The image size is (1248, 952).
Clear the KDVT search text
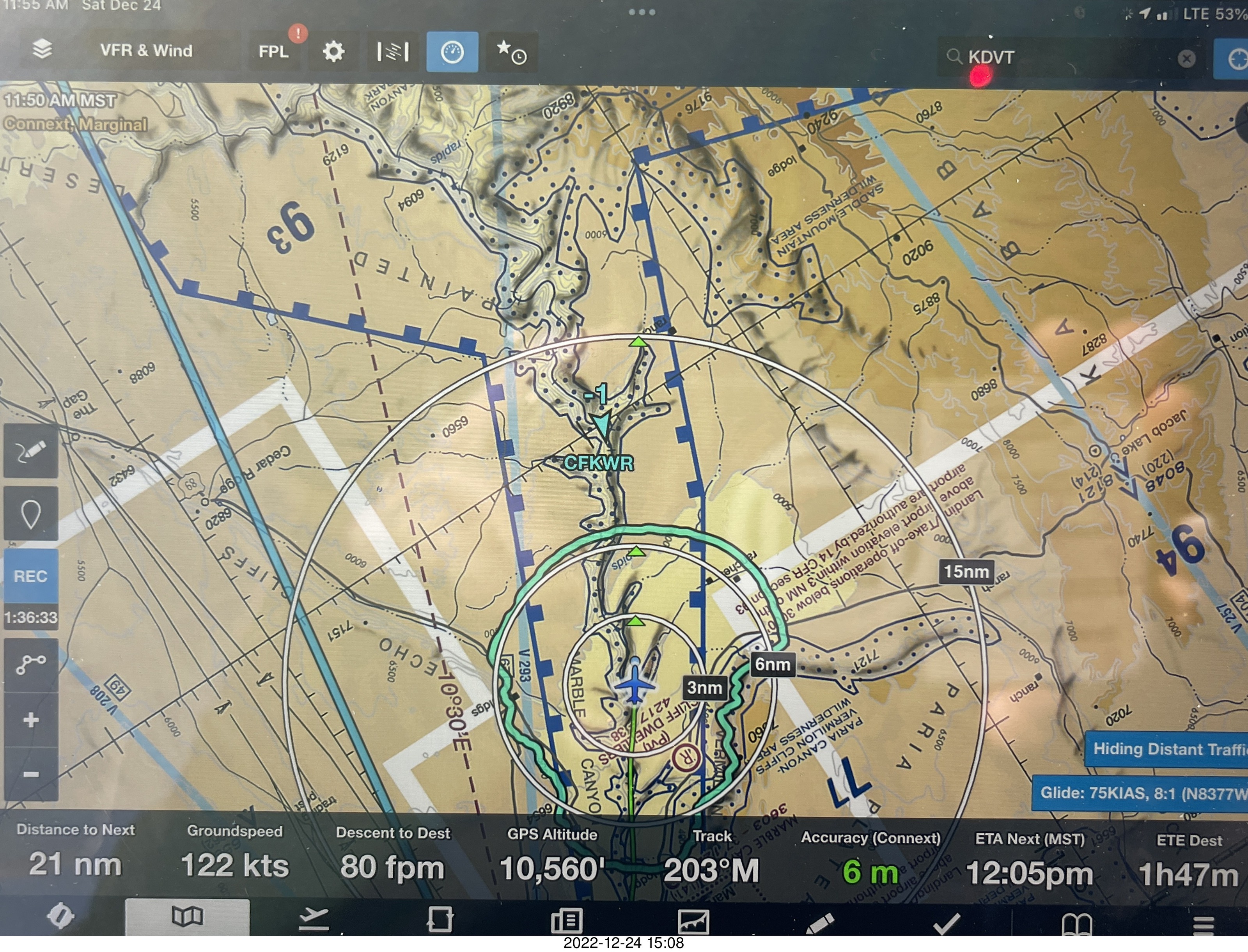(1186, 59)
